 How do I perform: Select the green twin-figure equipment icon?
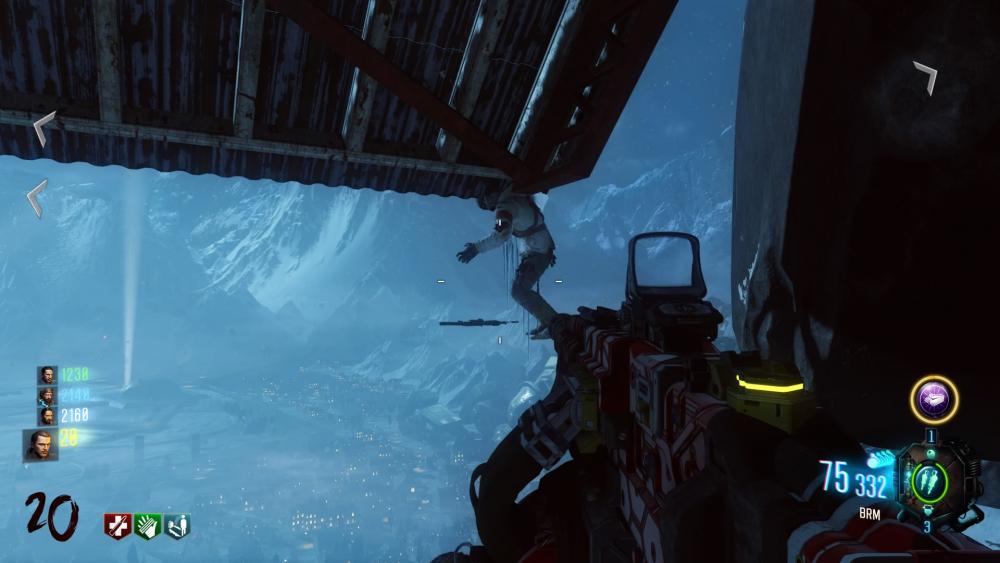coord(927,478)
